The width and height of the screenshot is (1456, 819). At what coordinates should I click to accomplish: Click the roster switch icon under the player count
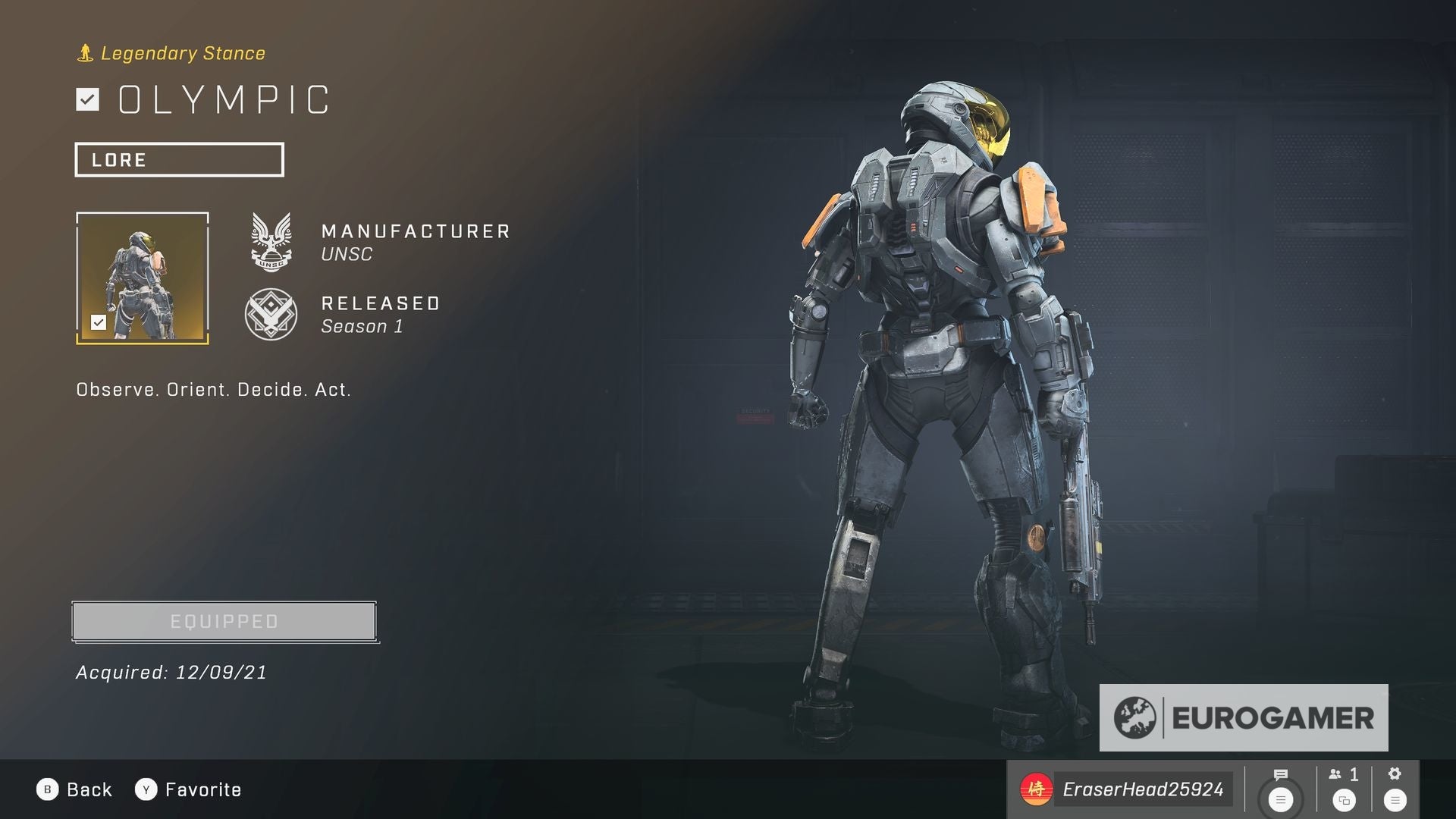(x=1345, y=800)
